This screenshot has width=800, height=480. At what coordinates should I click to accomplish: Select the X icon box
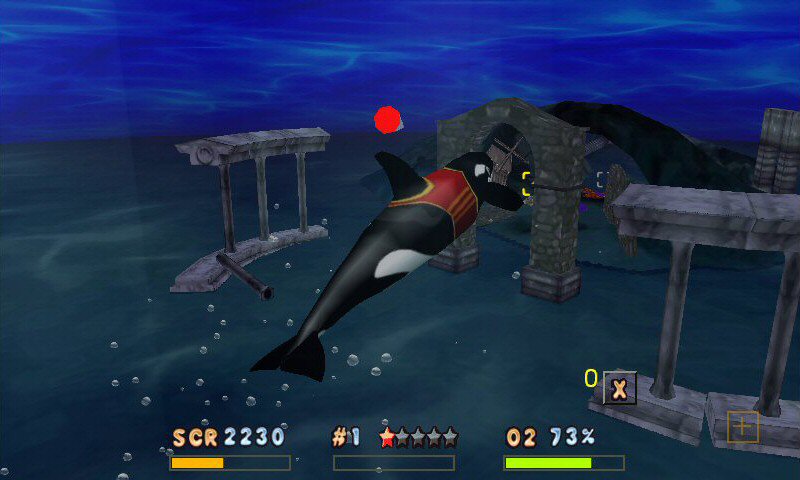[x=619, y=387]
